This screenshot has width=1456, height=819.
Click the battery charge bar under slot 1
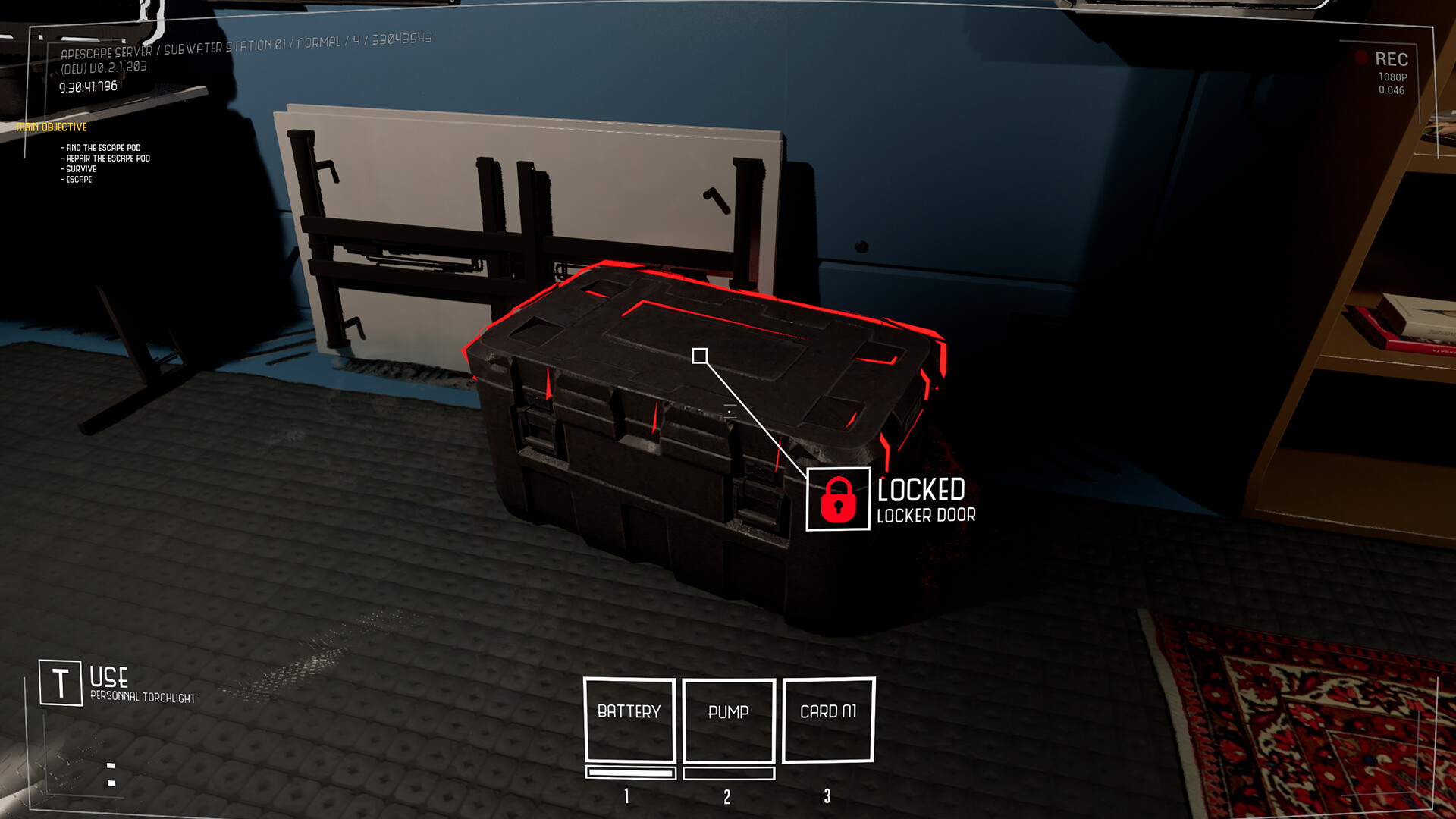629,773
